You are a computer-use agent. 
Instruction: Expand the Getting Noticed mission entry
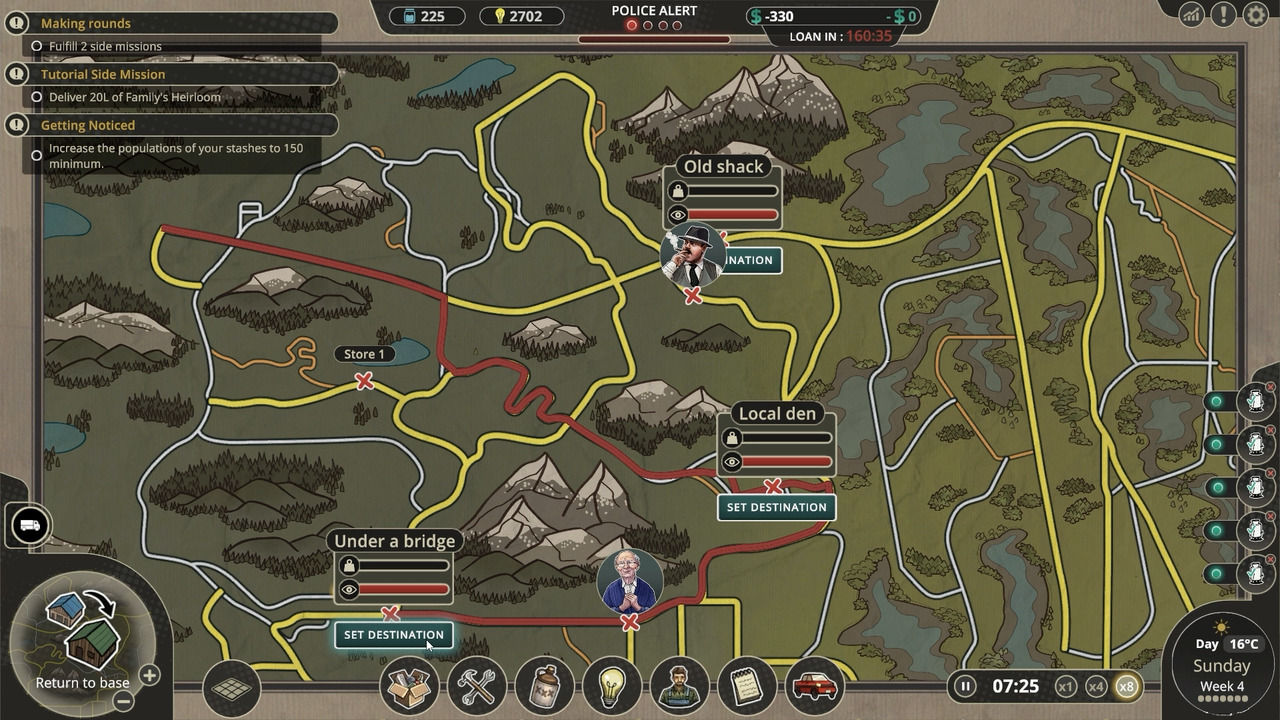(88, 125)
